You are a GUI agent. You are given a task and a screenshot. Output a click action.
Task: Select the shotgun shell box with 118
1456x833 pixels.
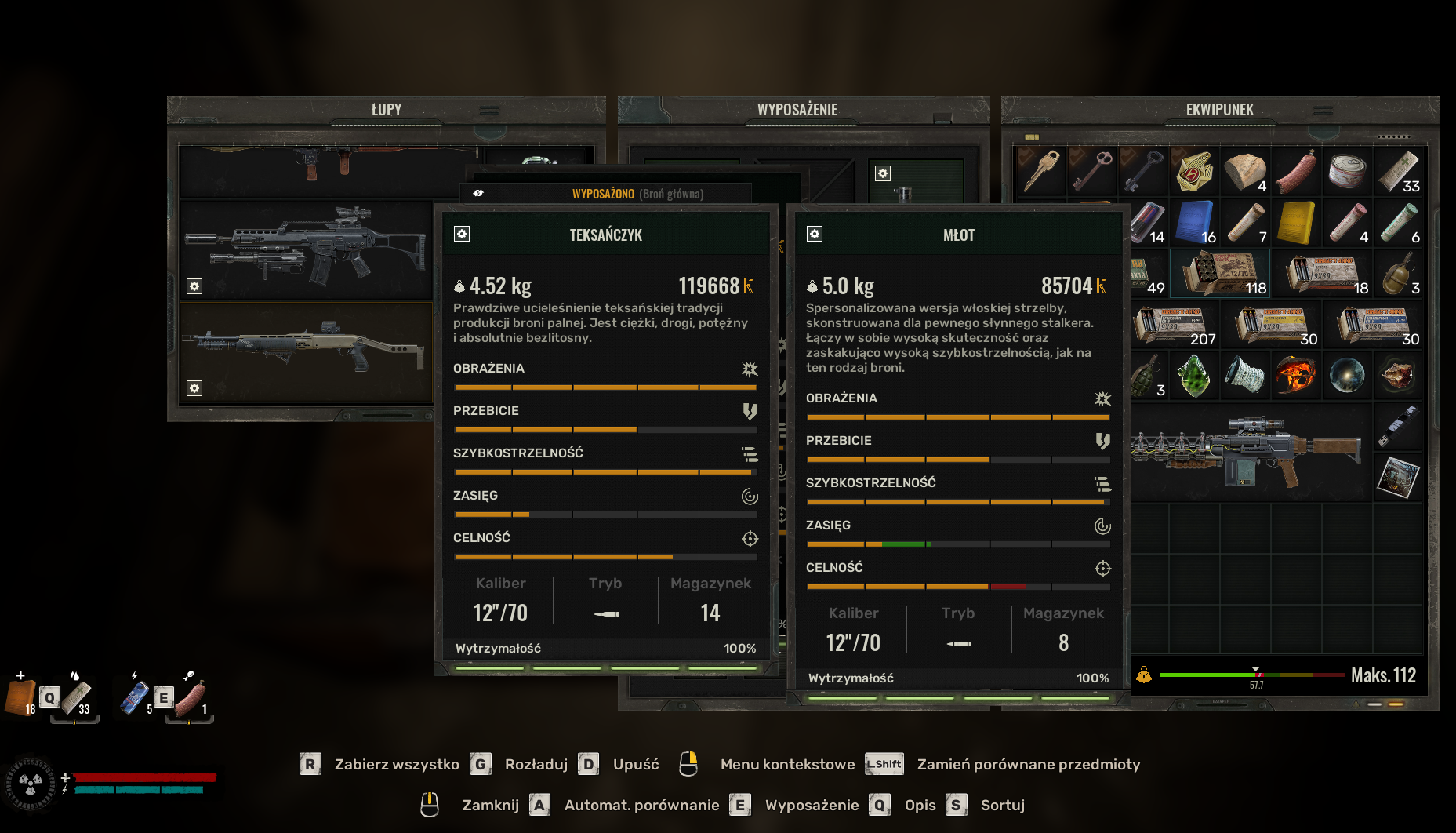click(1220, 273)
